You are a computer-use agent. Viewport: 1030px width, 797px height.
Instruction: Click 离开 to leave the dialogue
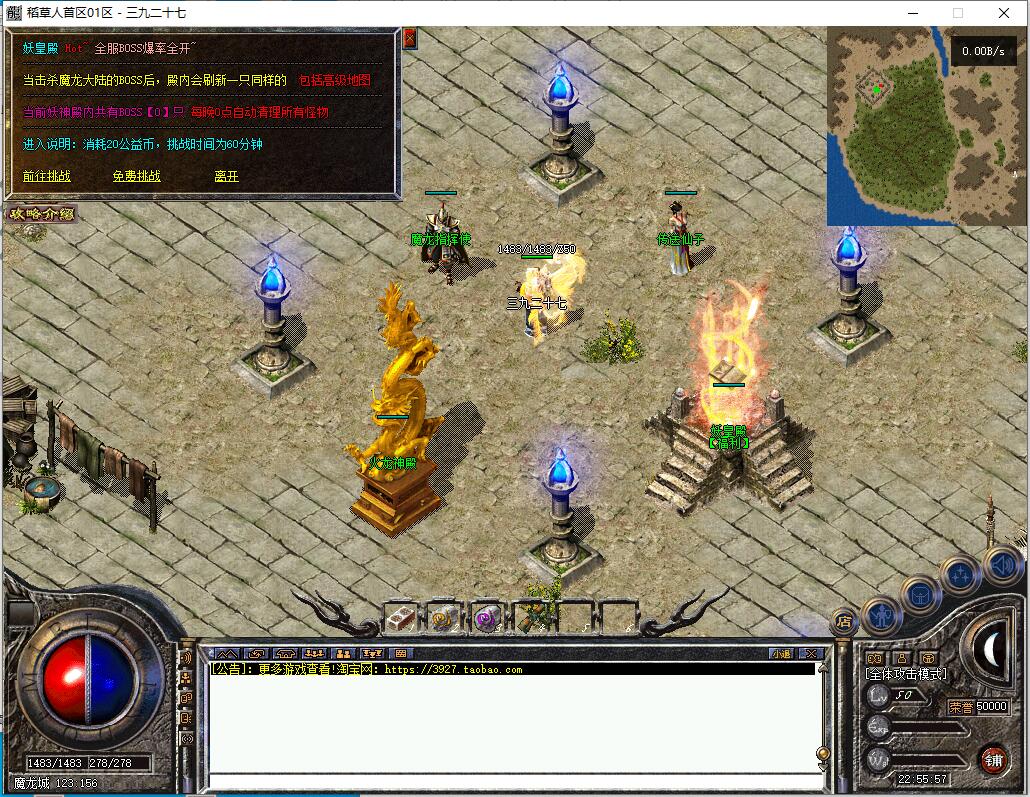click(x=226, y=177)
